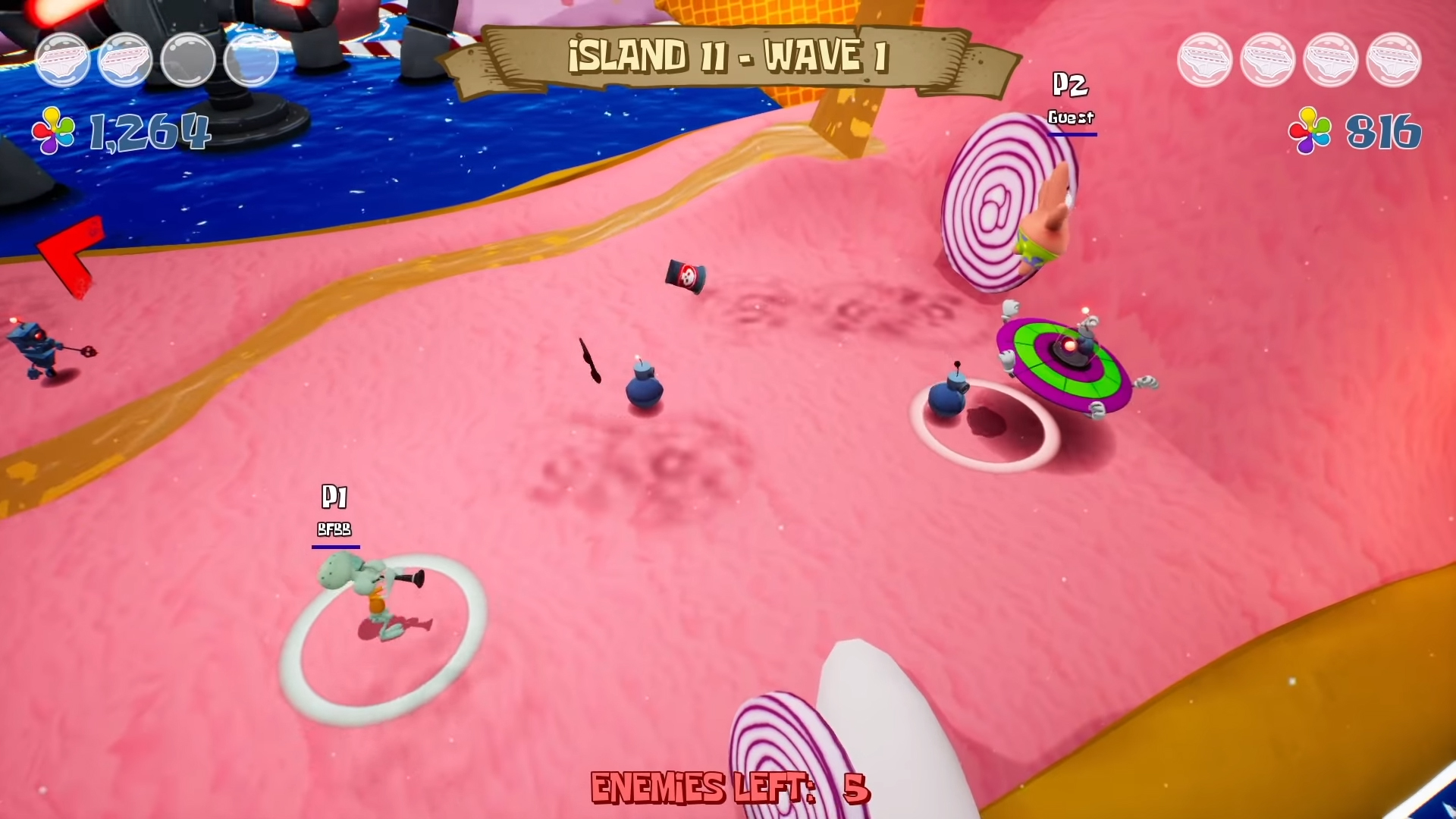Click P1's first underwear health icon
1456x819 pixels.
(62, 59)
